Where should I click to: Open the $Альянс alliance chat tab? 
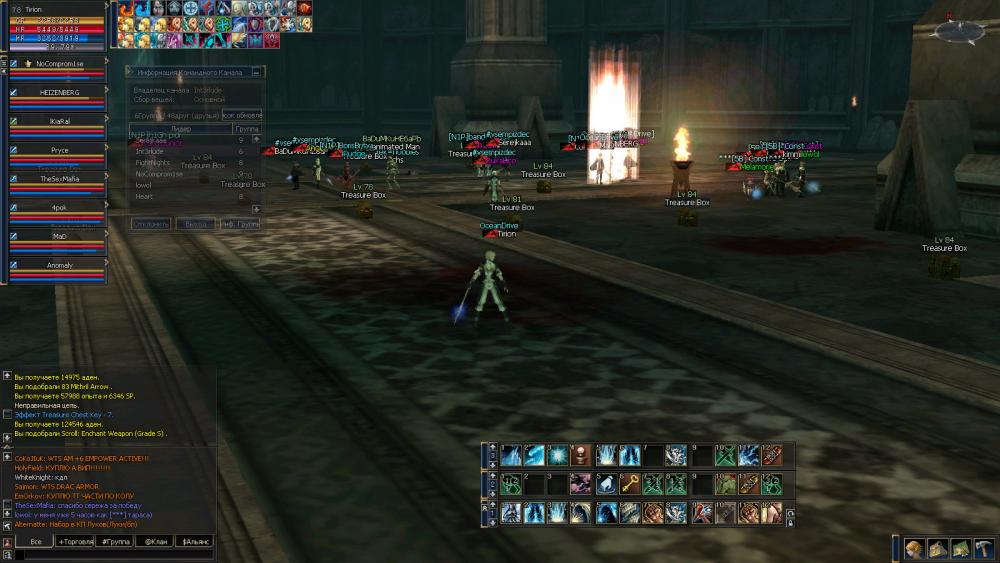[195, 541]
